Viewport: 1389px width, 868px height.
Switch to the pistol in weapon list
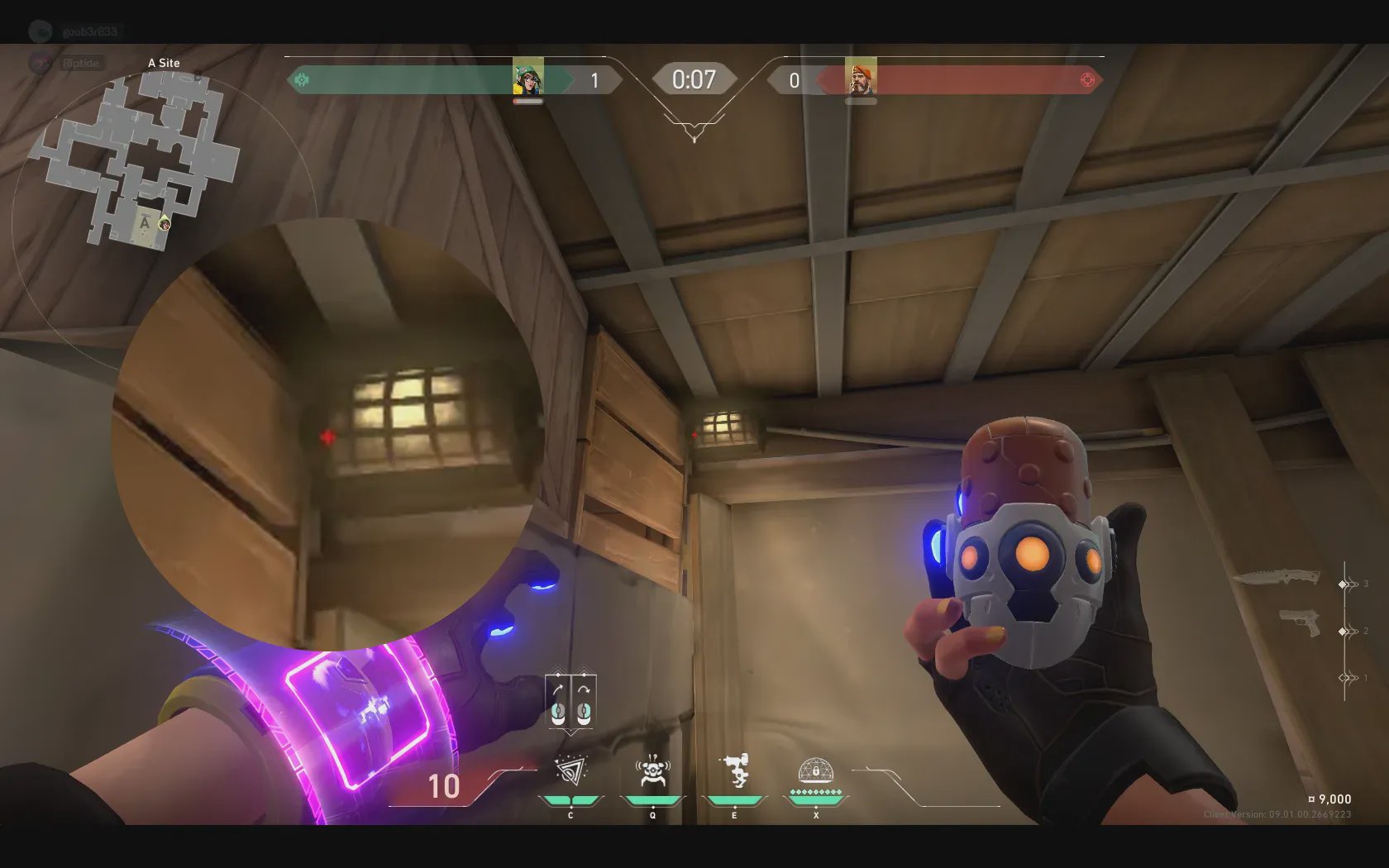tap(1299, 622)
